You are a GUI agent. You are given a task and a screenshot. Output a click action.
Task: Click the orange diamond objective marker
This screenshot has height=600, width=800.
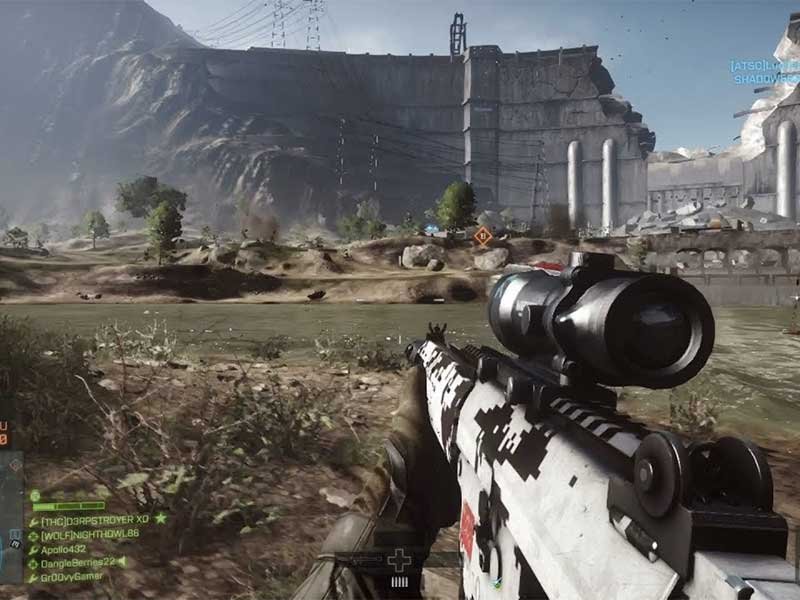483,236
